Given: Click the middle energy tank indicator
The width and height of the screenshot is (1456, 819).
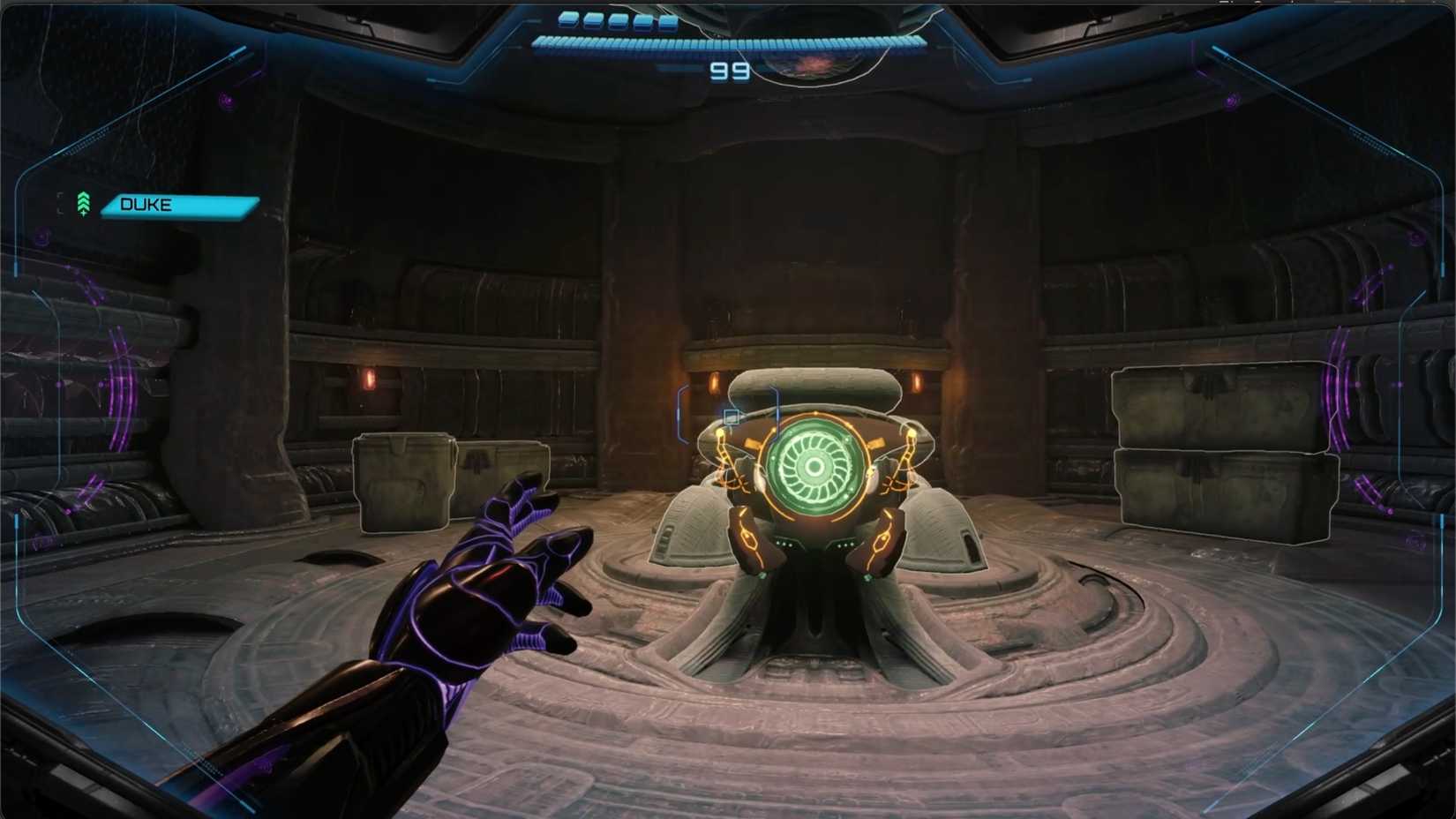Looking at the screenshot, I should click(x=618, y=19).
